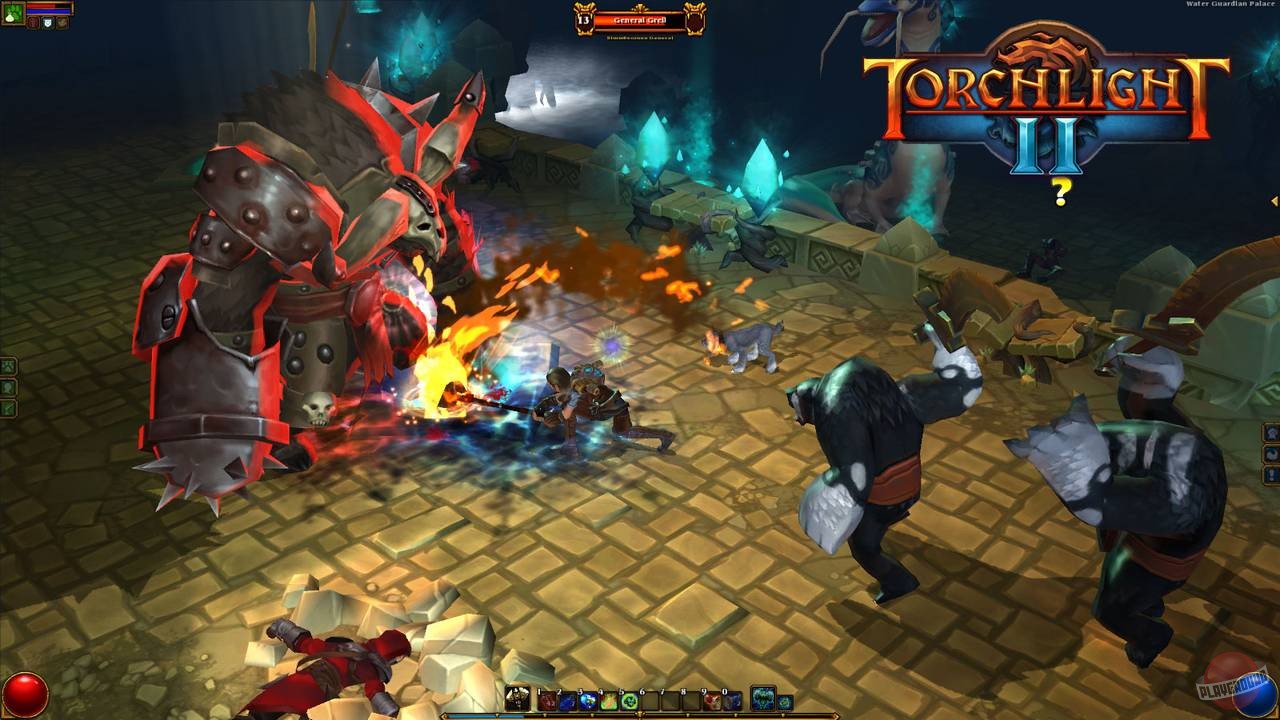Activate the skill in hotbar slot 1
This screenshot has width=1280, height=720.
(x=548, y=699)
